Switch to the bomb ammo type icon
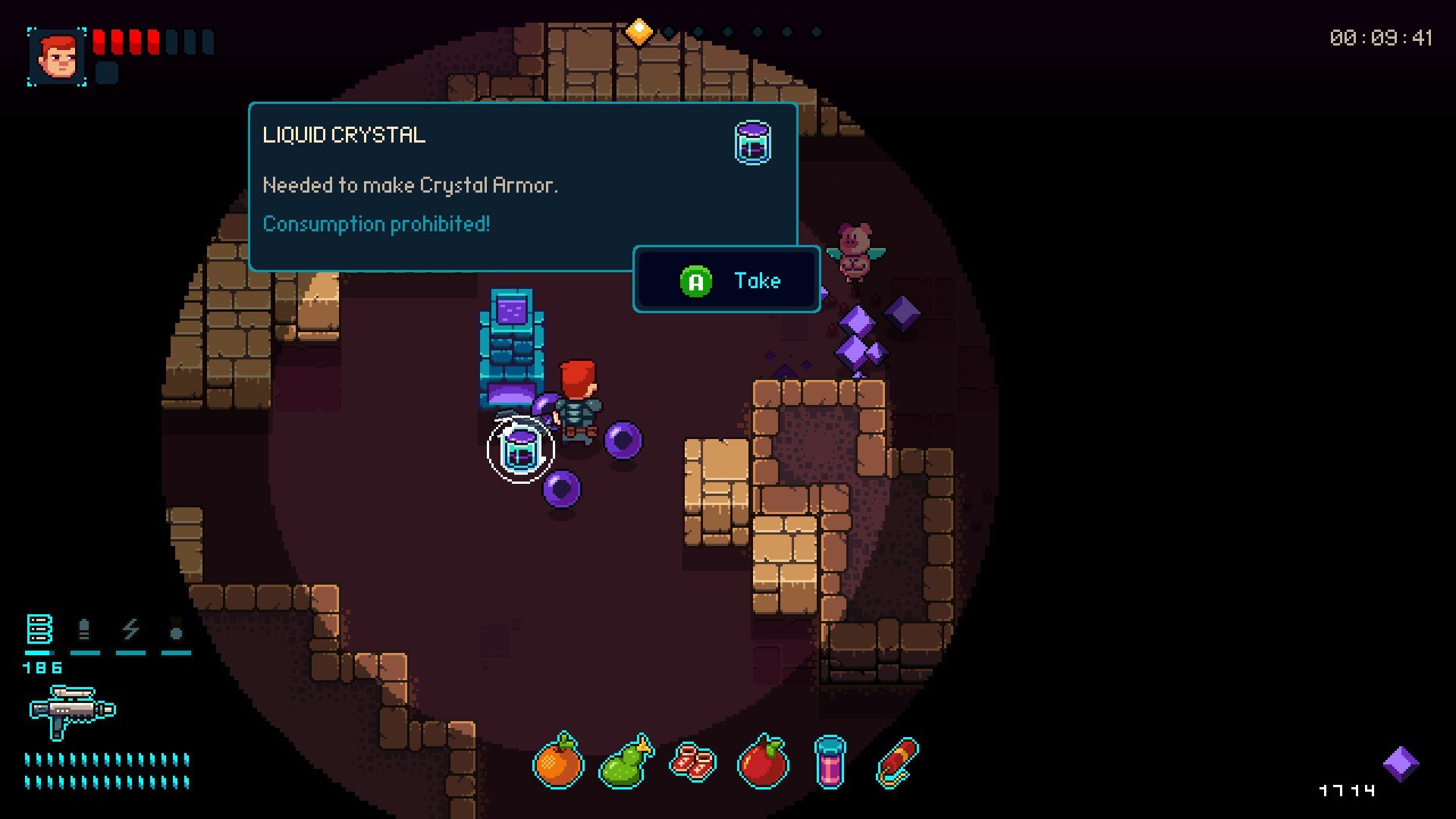The image size is (1456, 819). (176, 629)
